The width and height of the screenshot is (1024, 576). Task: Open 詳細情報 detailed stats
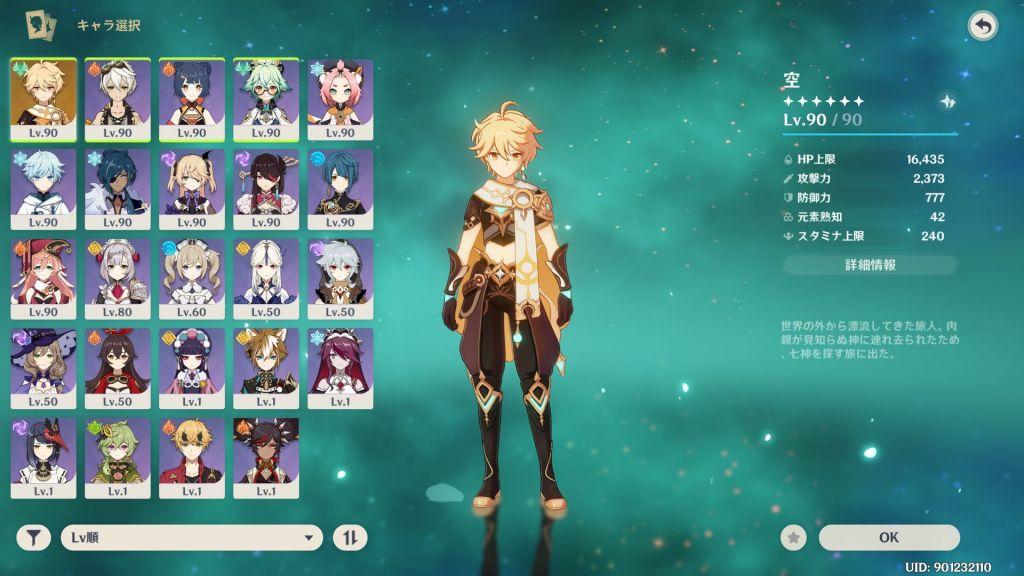pos(869,265)
